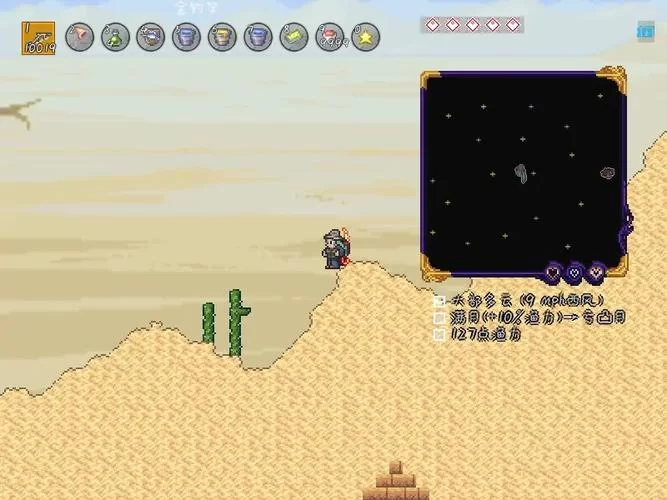Screen dimensions: 667x500
Task: Choose the hotbar slot with the 9999 stack
Action: click(x=328, y=38)
